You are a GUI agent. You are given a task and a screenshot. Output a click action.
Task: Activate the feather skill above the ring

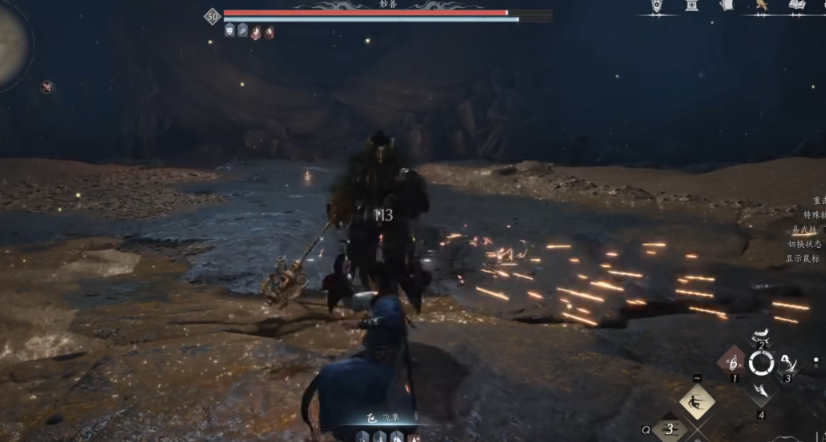[x=762, y=335]
